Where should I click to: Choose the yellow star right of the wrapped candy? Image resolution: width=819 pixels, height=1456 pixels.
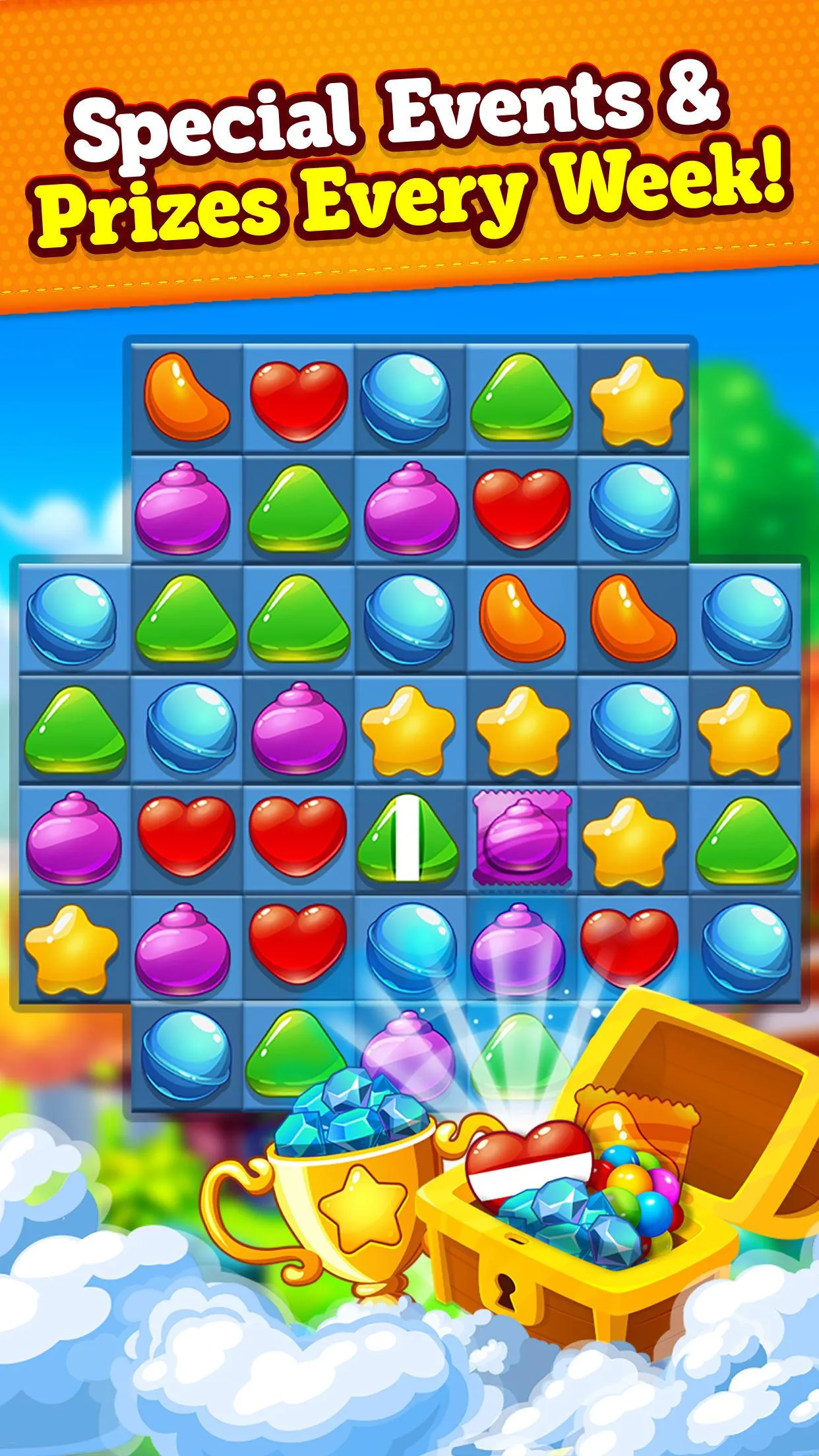[x=632, y=839]
